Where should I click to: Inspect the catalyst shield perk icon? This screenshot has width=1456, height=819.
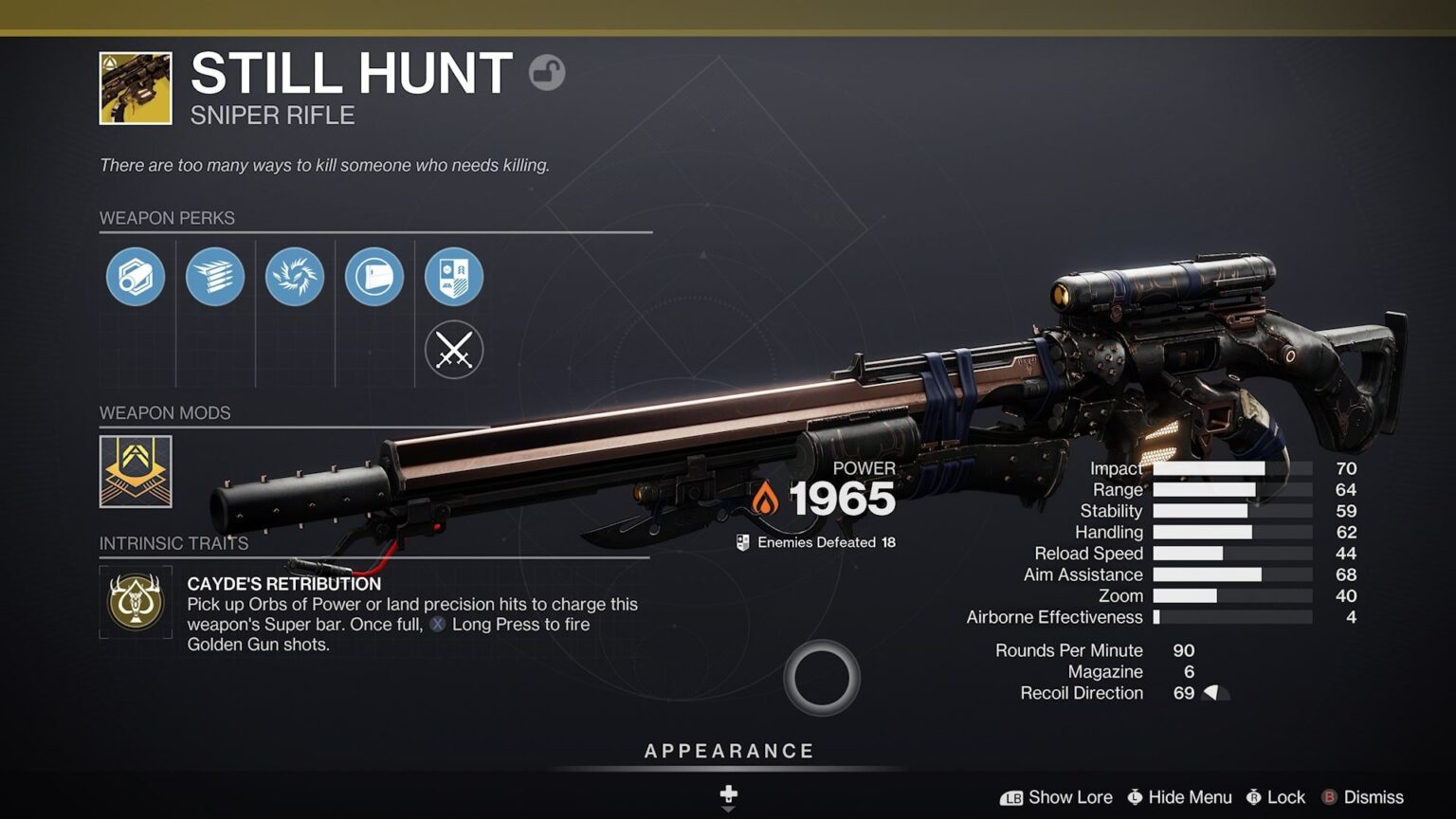tap(454, 276)
